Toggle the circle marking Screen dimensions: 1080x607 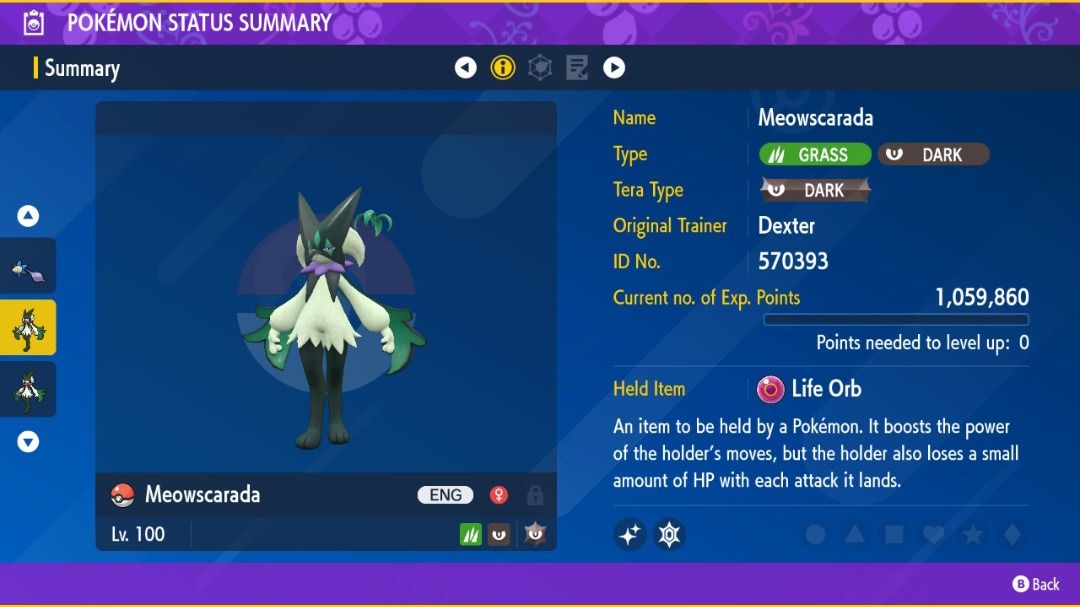point(815,535)
